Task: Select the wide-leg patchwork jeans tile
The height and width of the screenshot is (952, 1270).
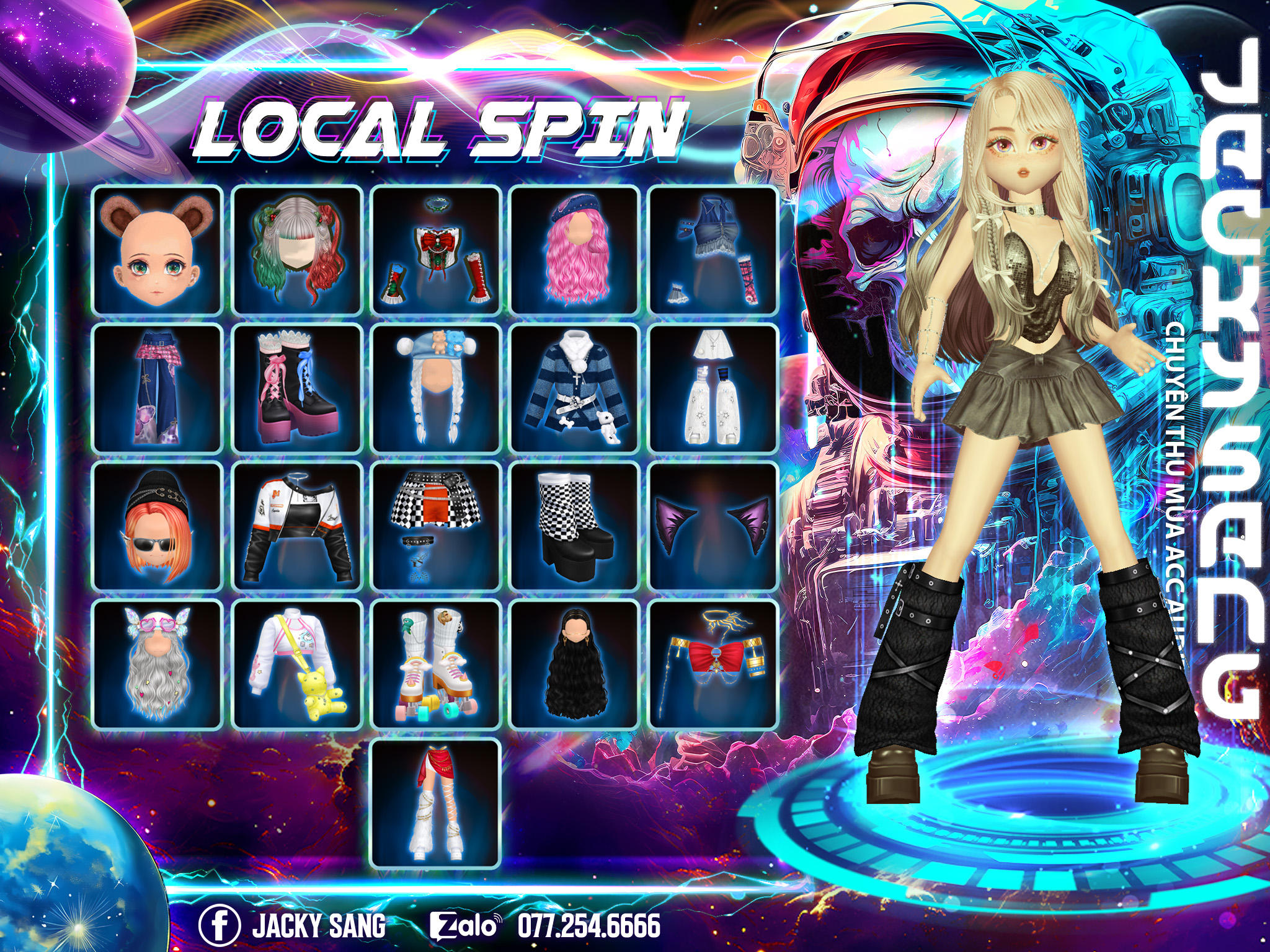Action: [x=157, y=389]
